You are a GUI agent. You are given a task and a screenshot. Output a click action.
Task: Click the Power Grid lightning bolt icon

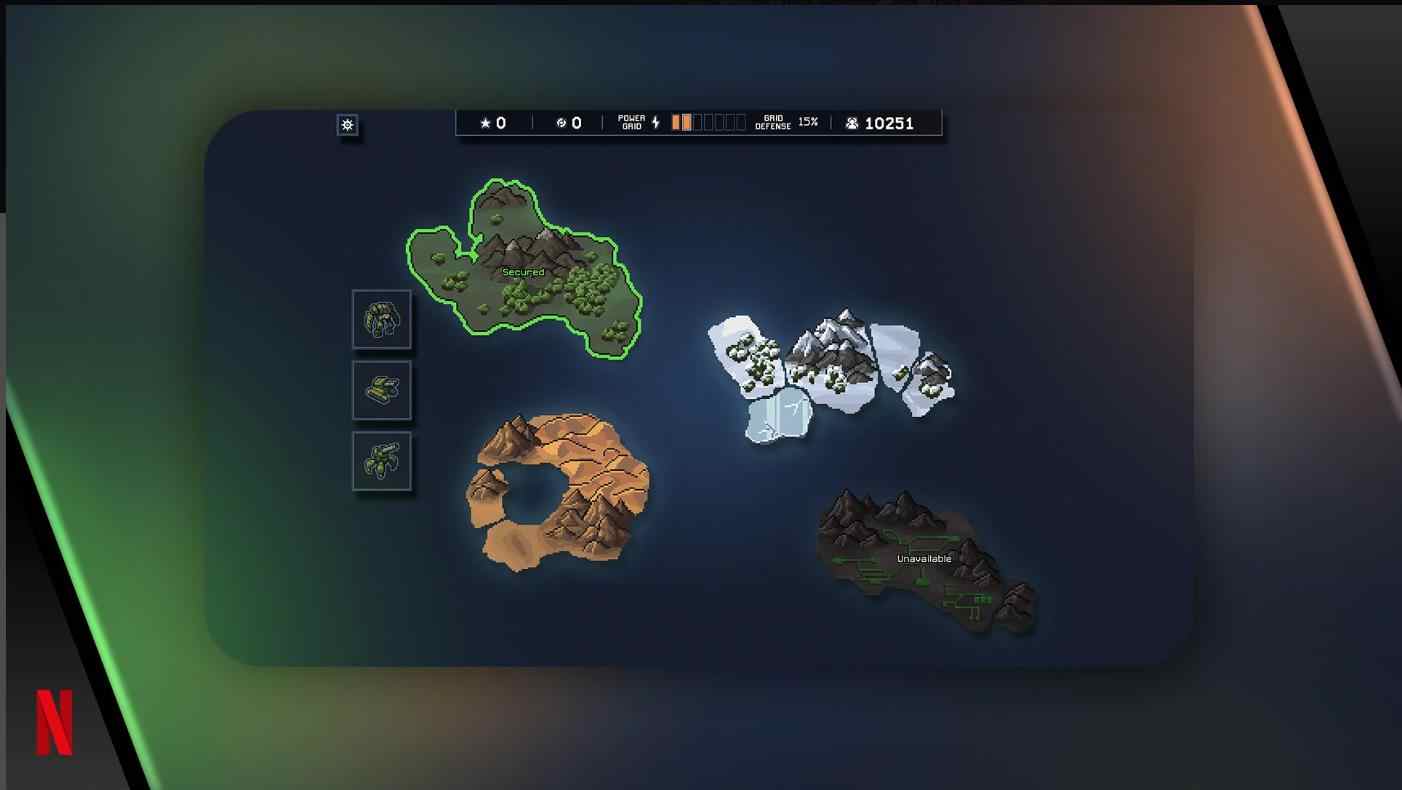click(x=655, y=123)
